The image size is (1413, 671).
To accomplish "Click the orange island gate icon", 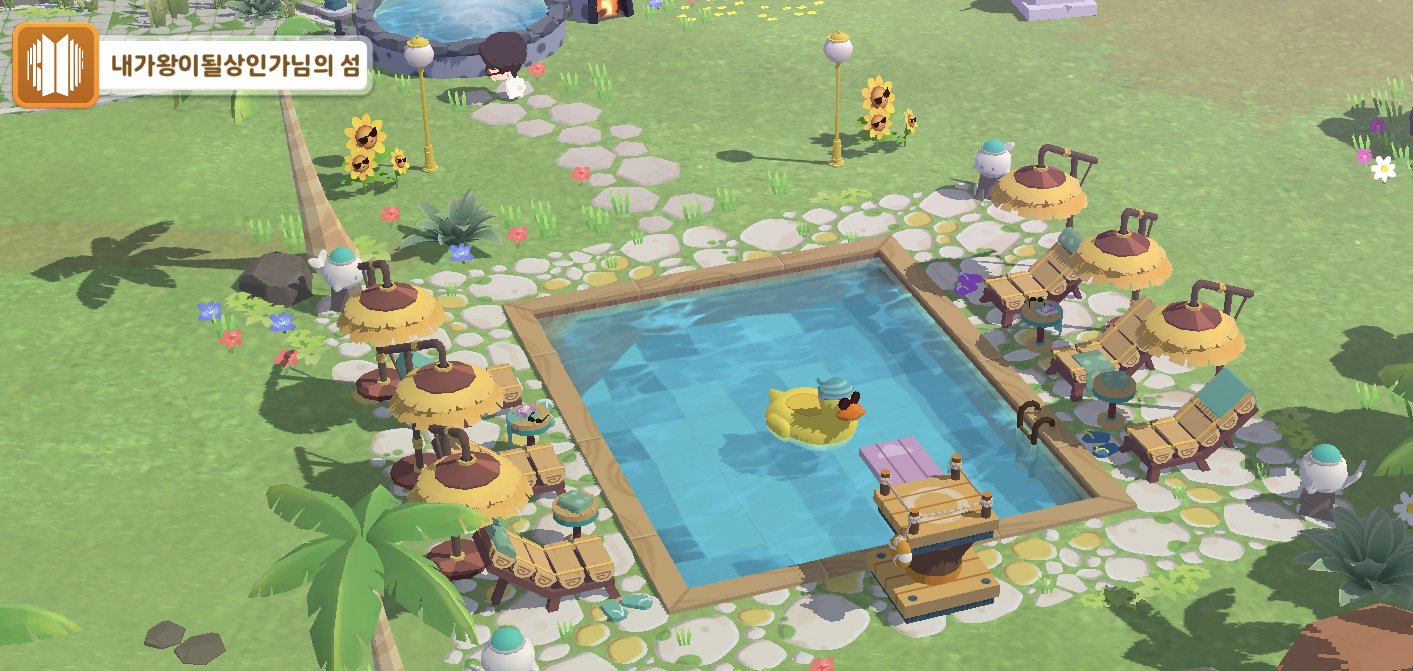I will point(55,65).
